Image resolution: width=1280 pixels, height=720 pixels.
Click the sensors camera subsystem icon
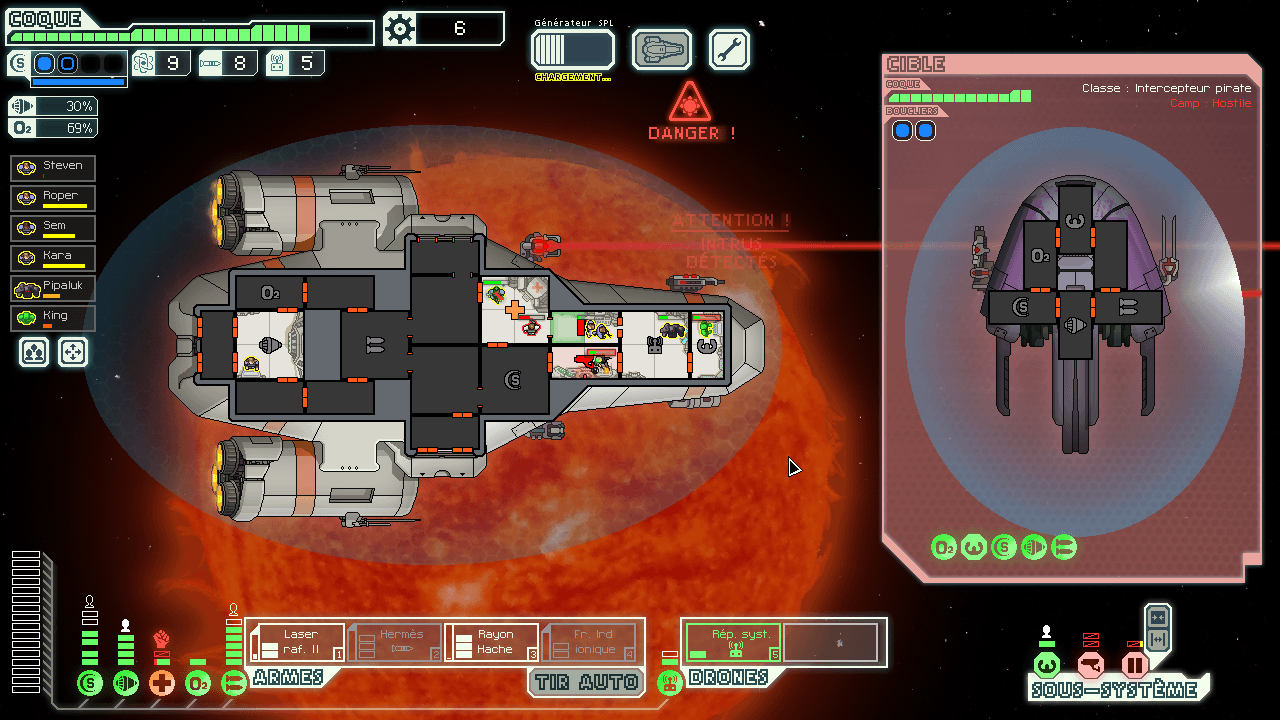1091,665
